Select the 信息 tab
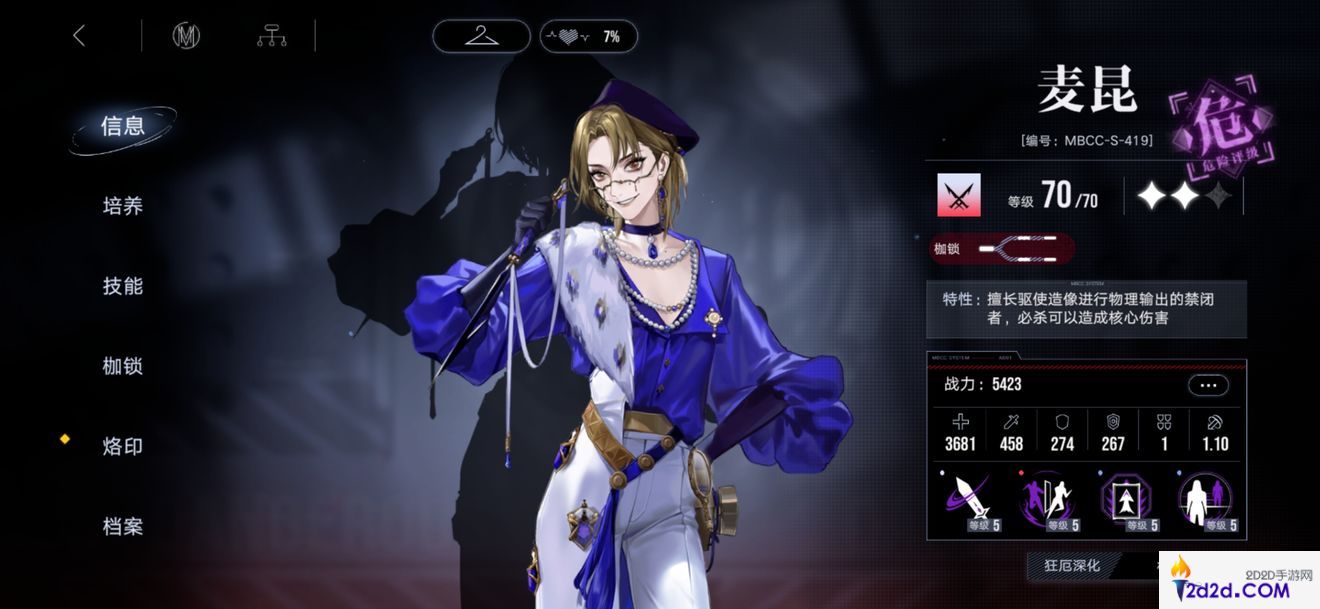 coord(123,127)
